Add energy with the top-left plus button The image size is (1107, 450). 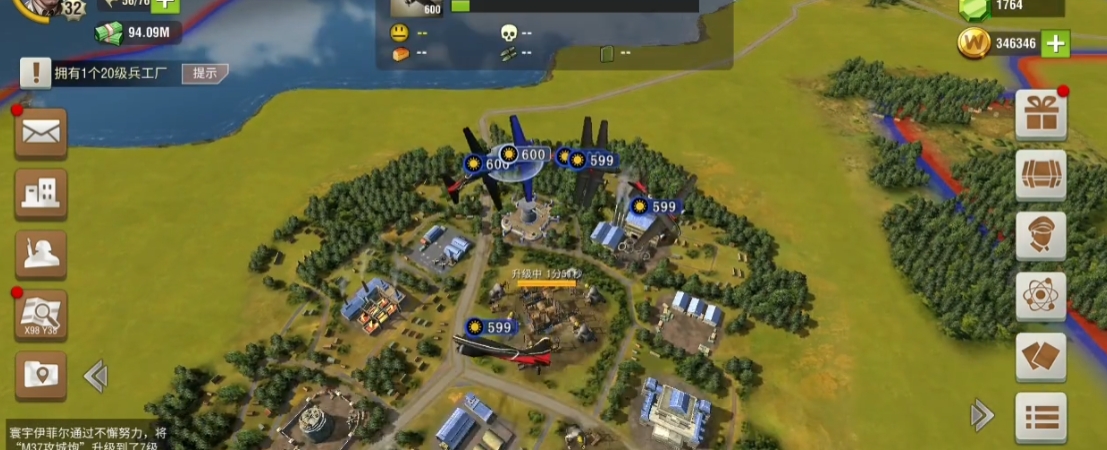point(164,5)
